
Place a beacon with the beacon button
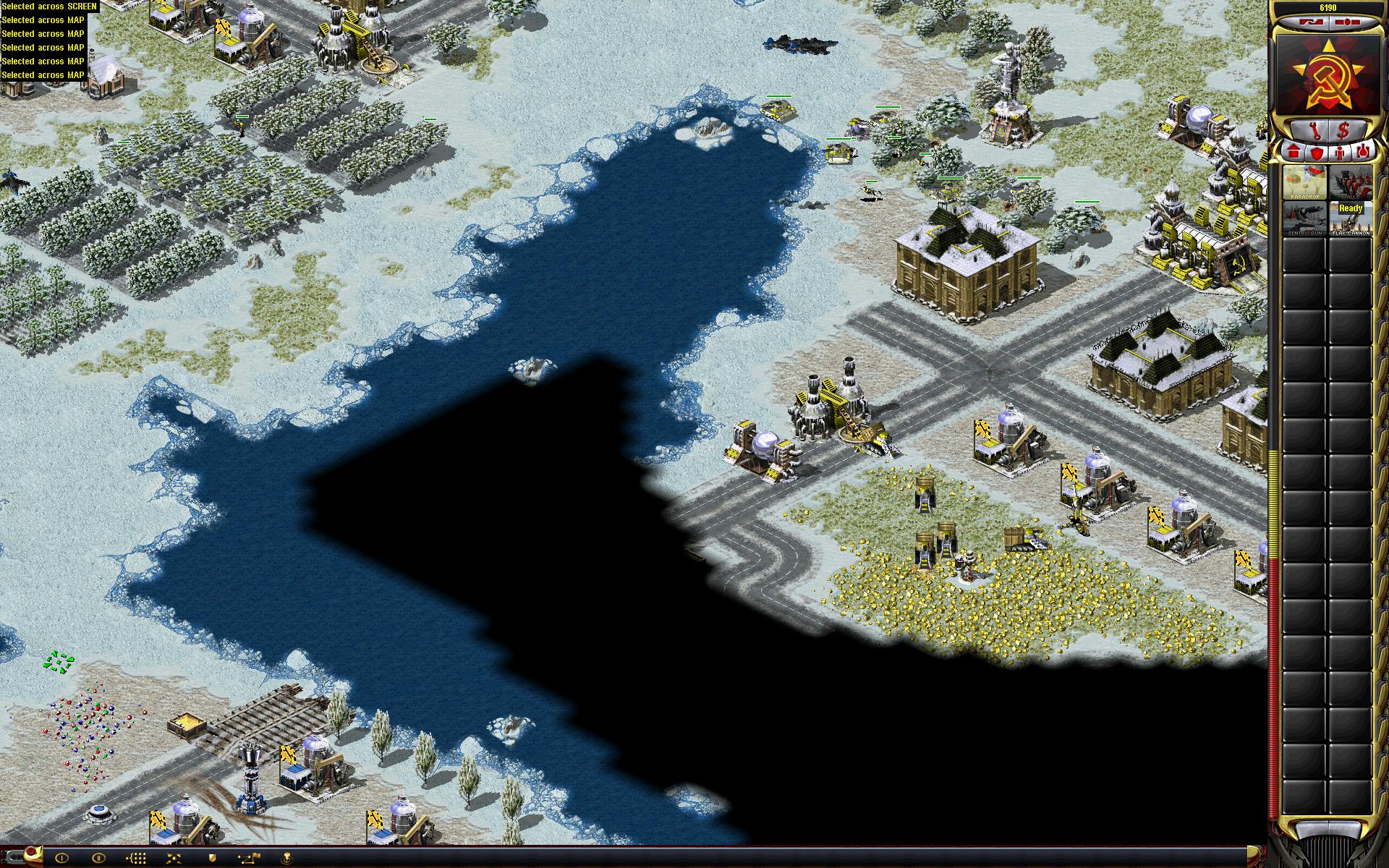pyautogui.click(x=287, y=857)
